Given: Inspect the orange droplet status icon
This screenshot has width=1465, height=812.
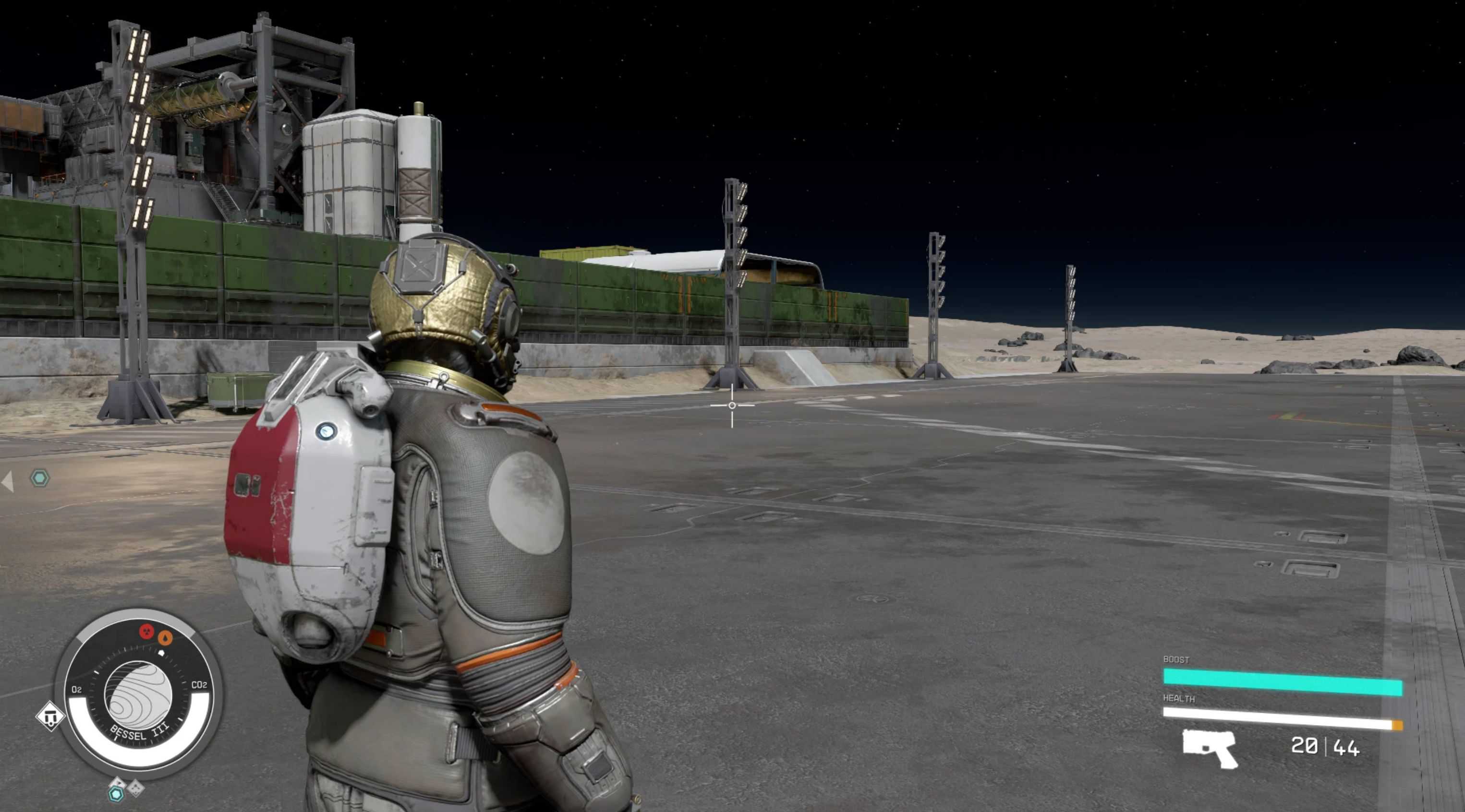Looking at the screenshot, I should pos(165,638).
